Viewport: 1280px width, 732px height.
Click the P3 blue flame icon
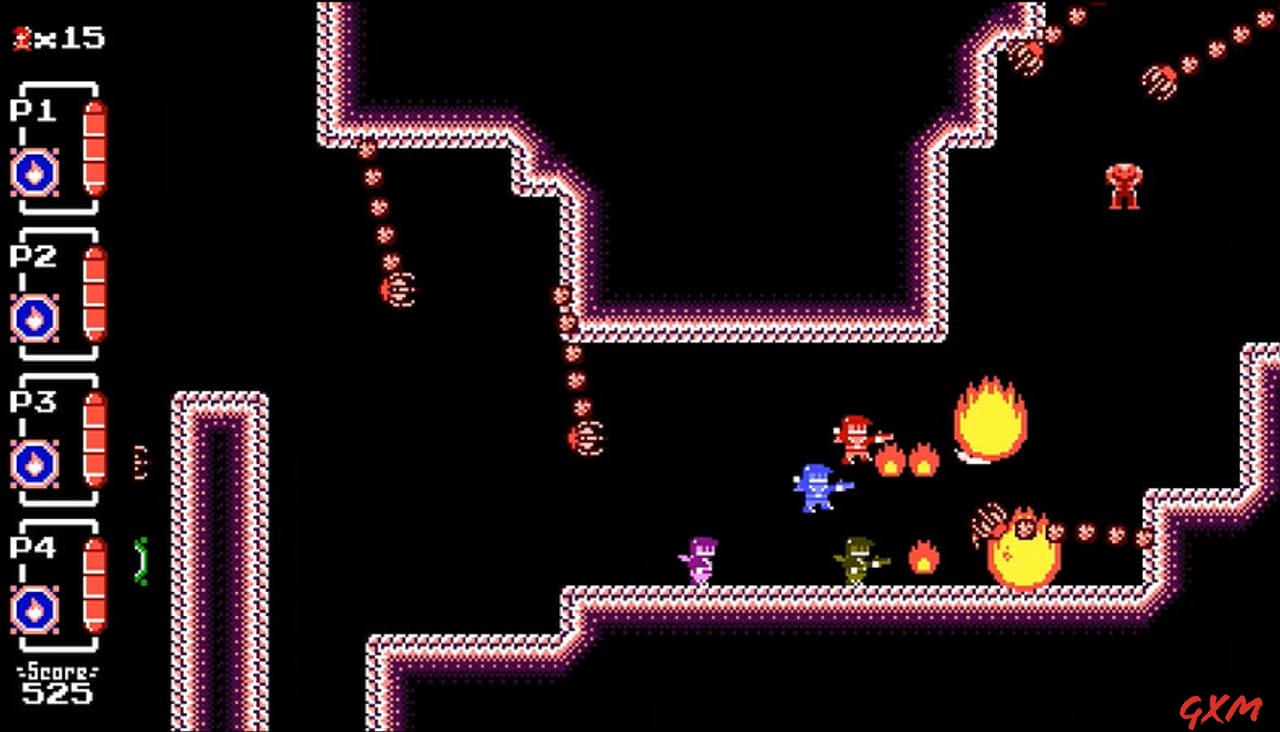click(35, 462)
